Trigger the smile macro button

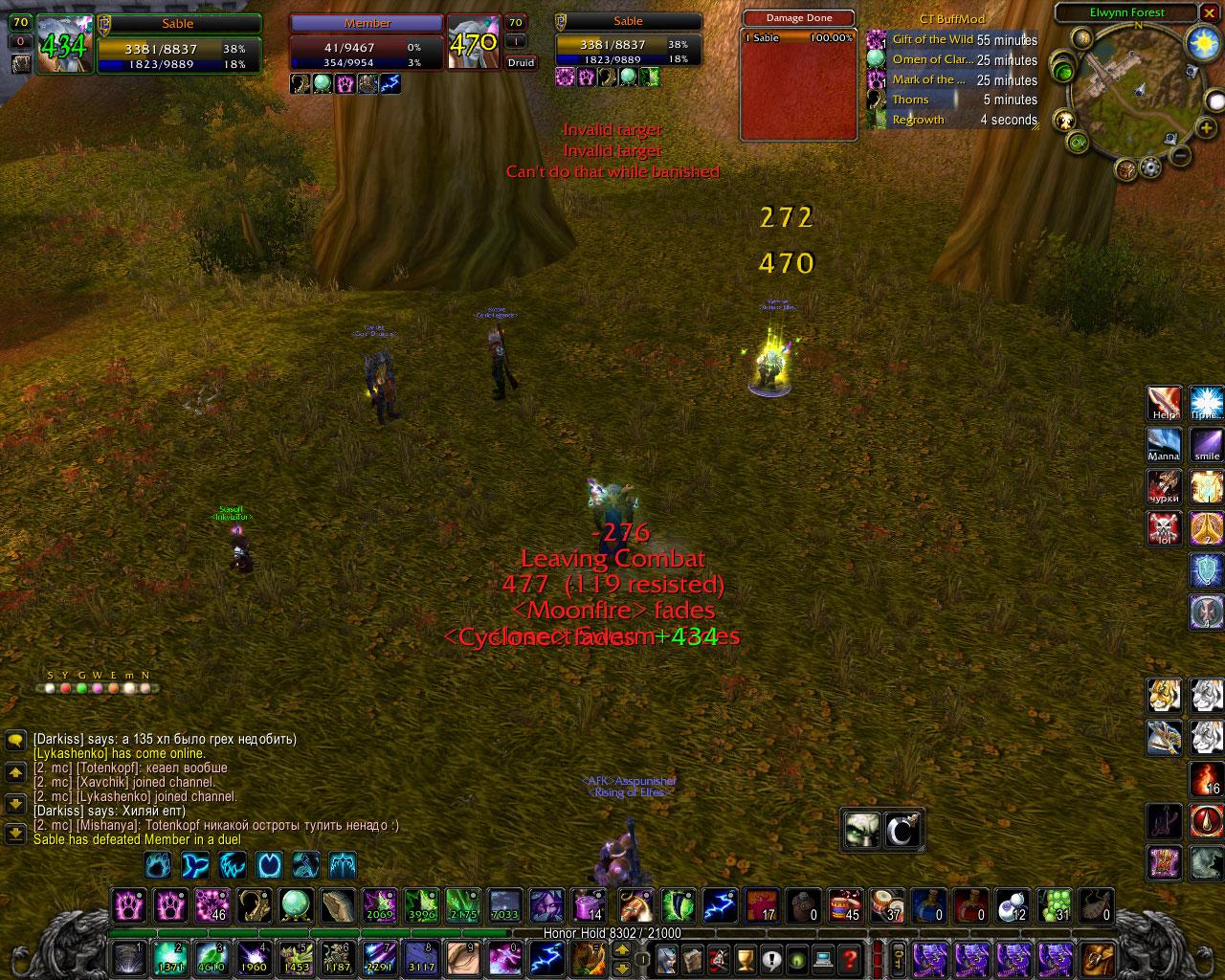[x=1206, y=445]
